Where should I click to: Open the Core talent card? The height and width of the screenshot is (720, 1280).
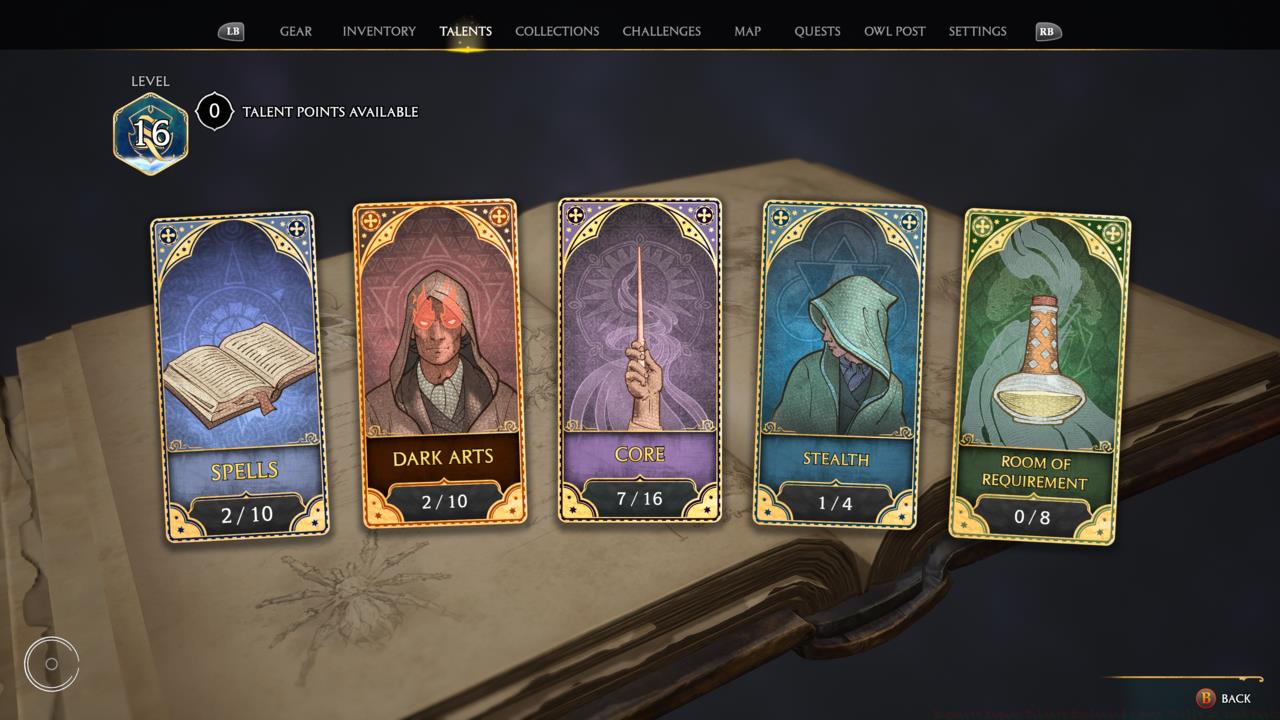640,360
